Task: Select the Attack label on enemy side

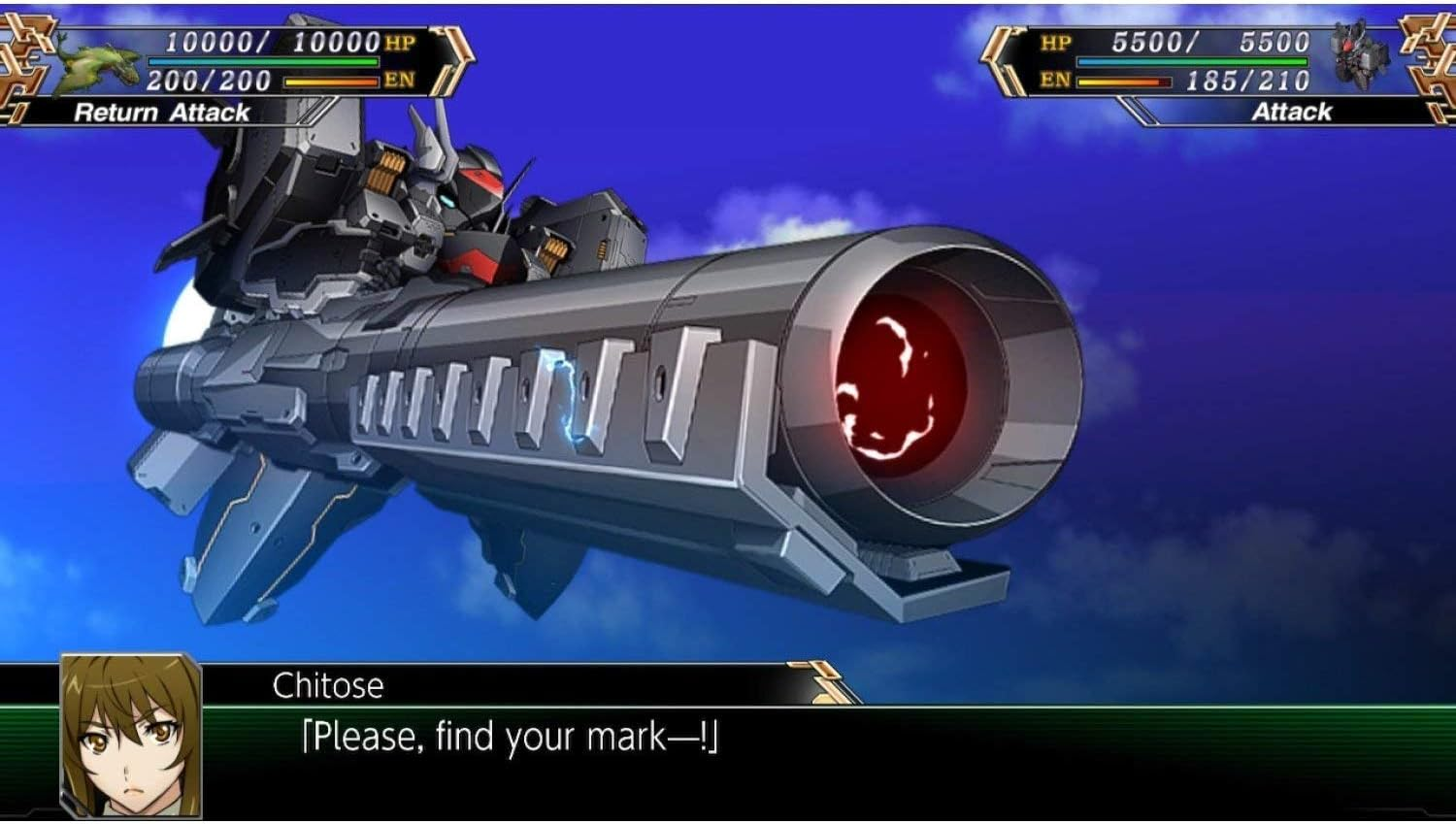Action: coord(1294,112)
